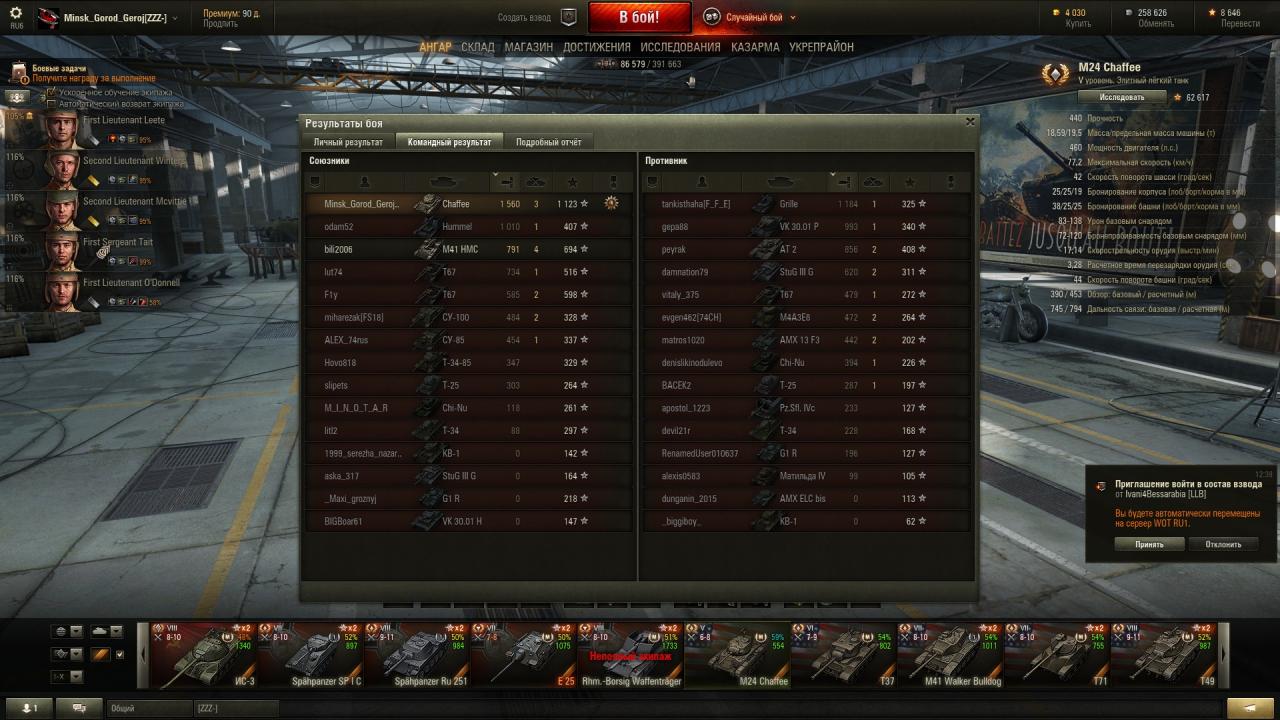Viewport: 1280px width, 720px height.
Task: Toggle the Ускоренное обучение экипажа checkbox
Action: 52,92
